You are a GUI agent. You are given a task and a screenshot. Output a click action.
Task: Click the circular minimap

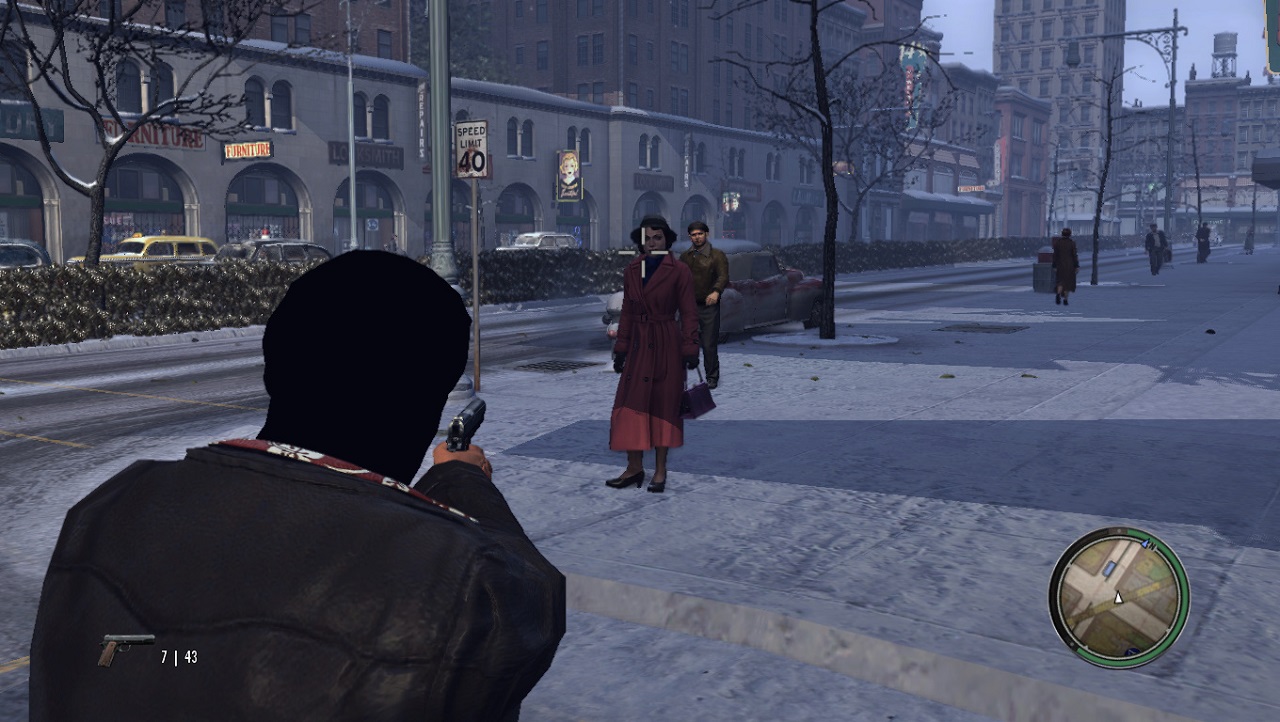(1118, 597)
